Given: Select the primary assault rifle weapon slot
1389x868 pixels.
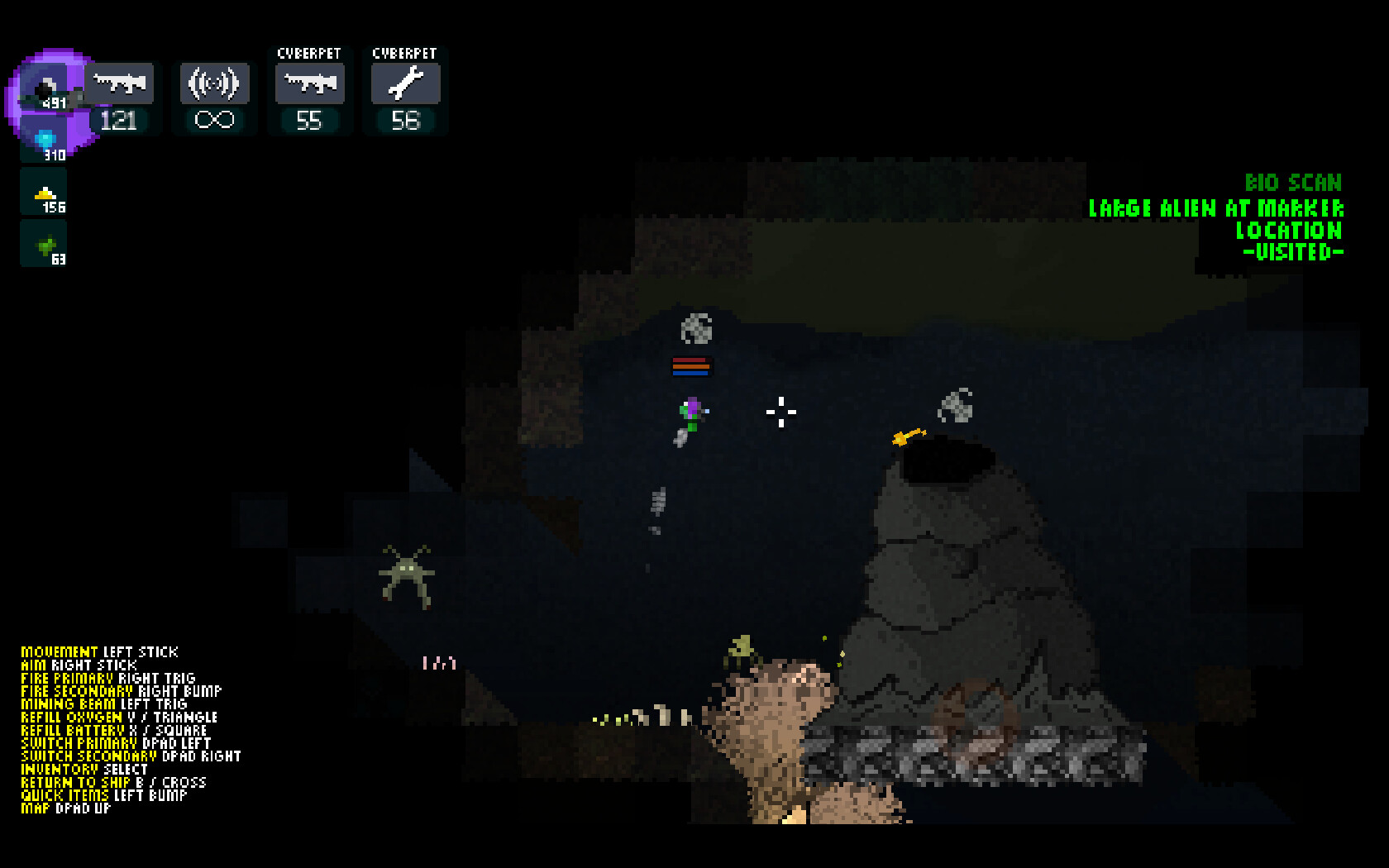Looking at the screenshot, I should 121,83.
